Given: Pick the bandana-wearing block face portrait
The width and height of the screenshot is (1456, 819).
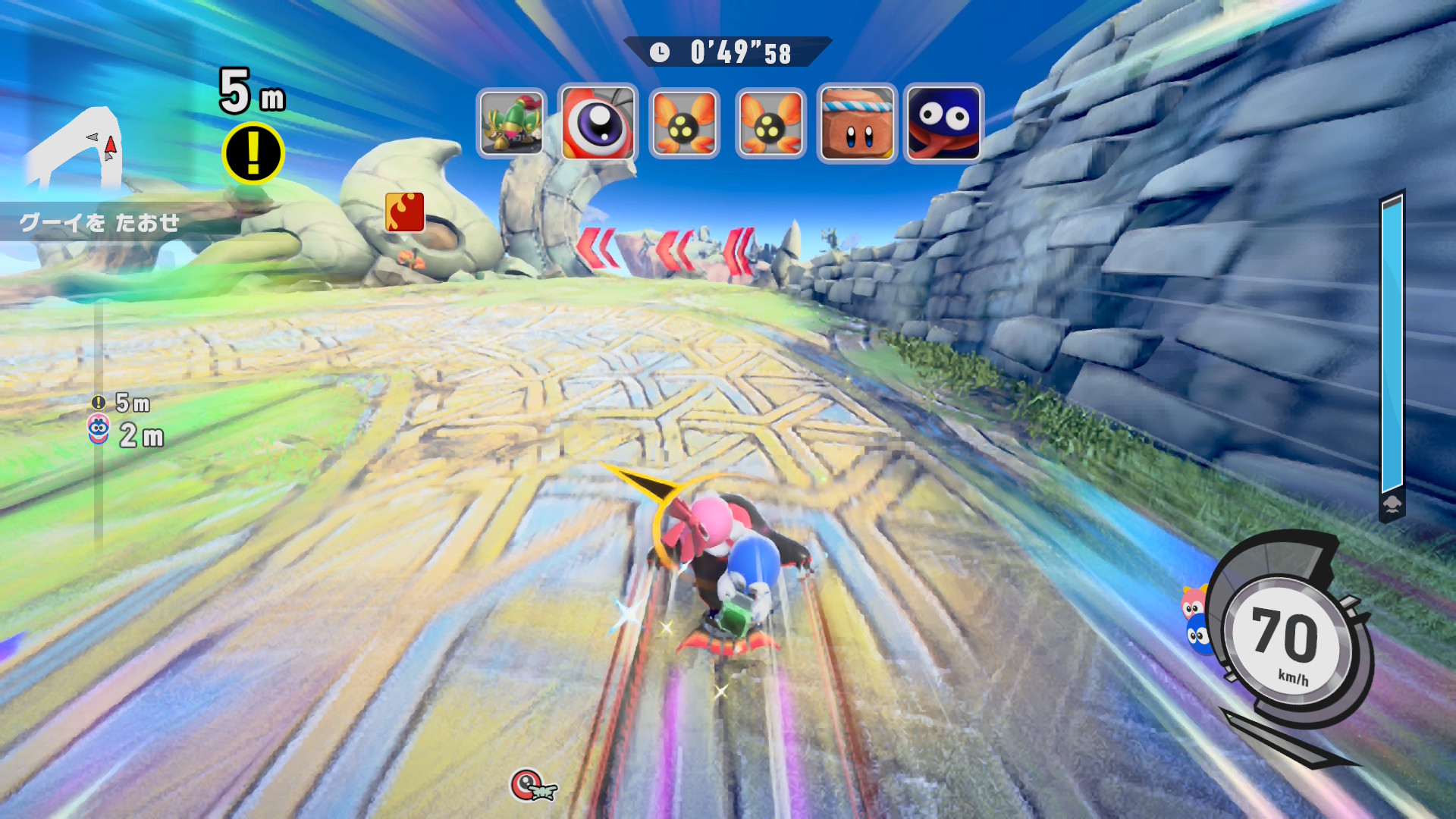Looking at the screenshot, I should click(x=857, y=123).
